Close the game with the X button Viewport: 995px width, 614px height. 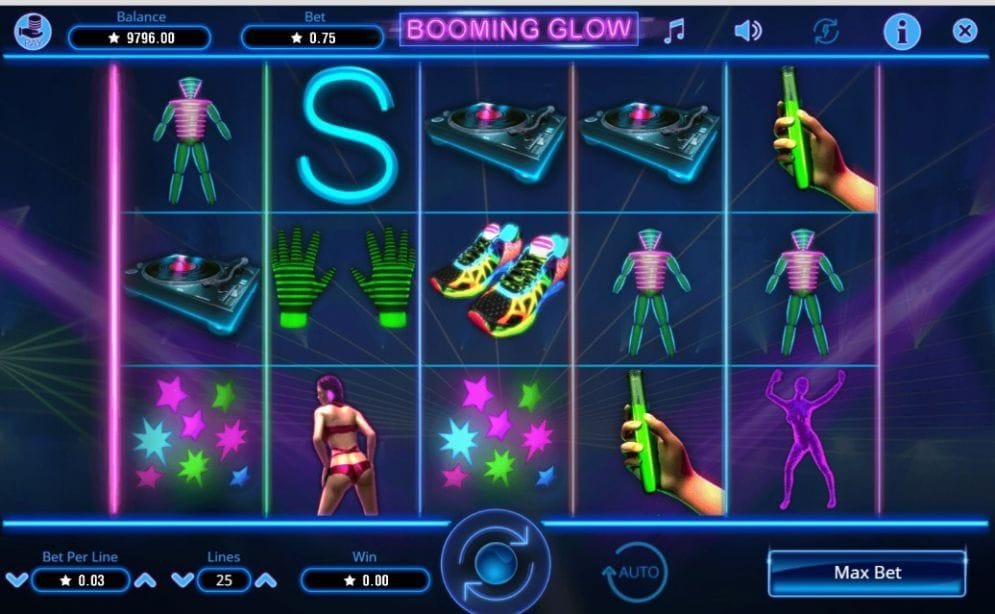pos(965,31)
